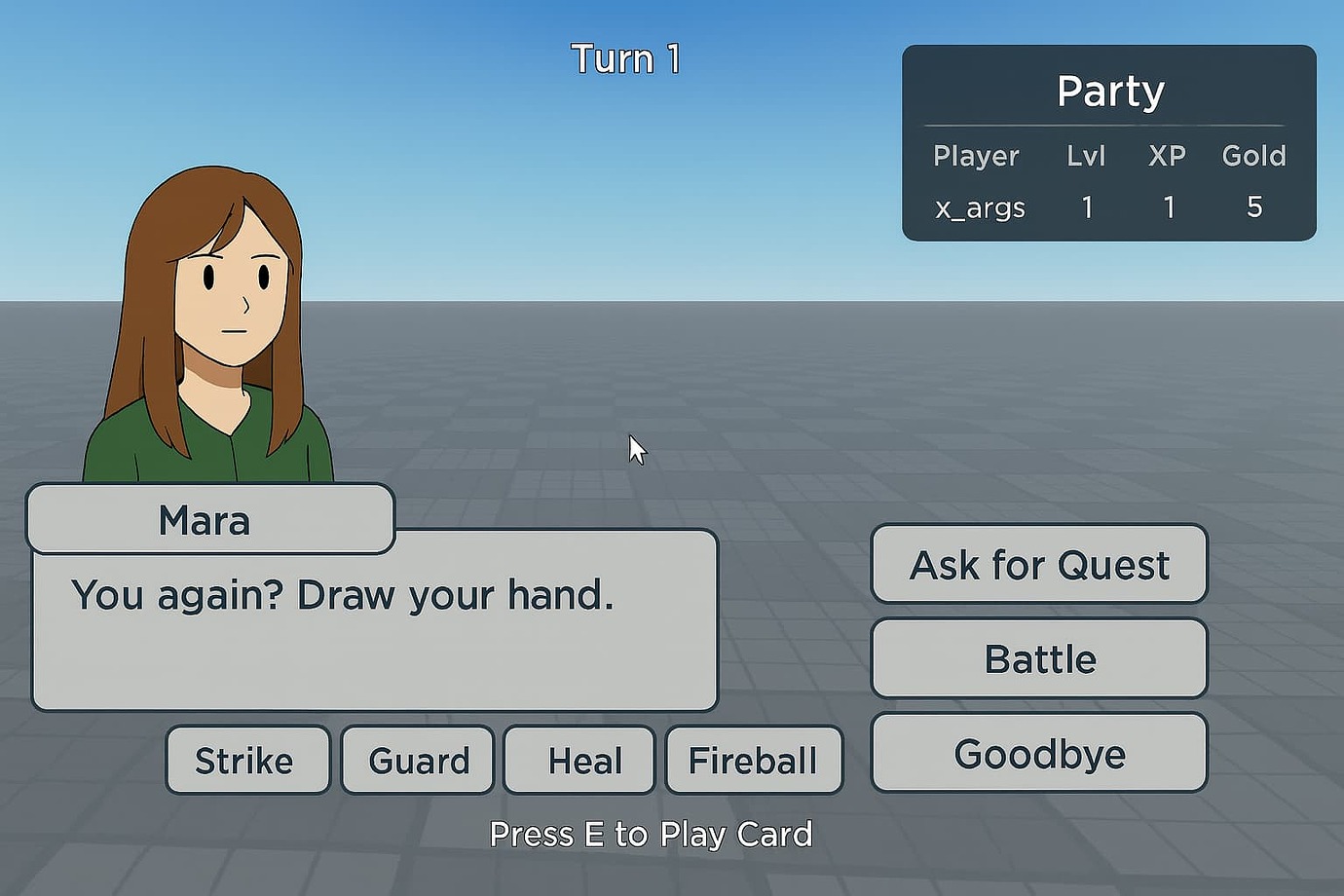Select the Heal card

(x=579, y=761)
